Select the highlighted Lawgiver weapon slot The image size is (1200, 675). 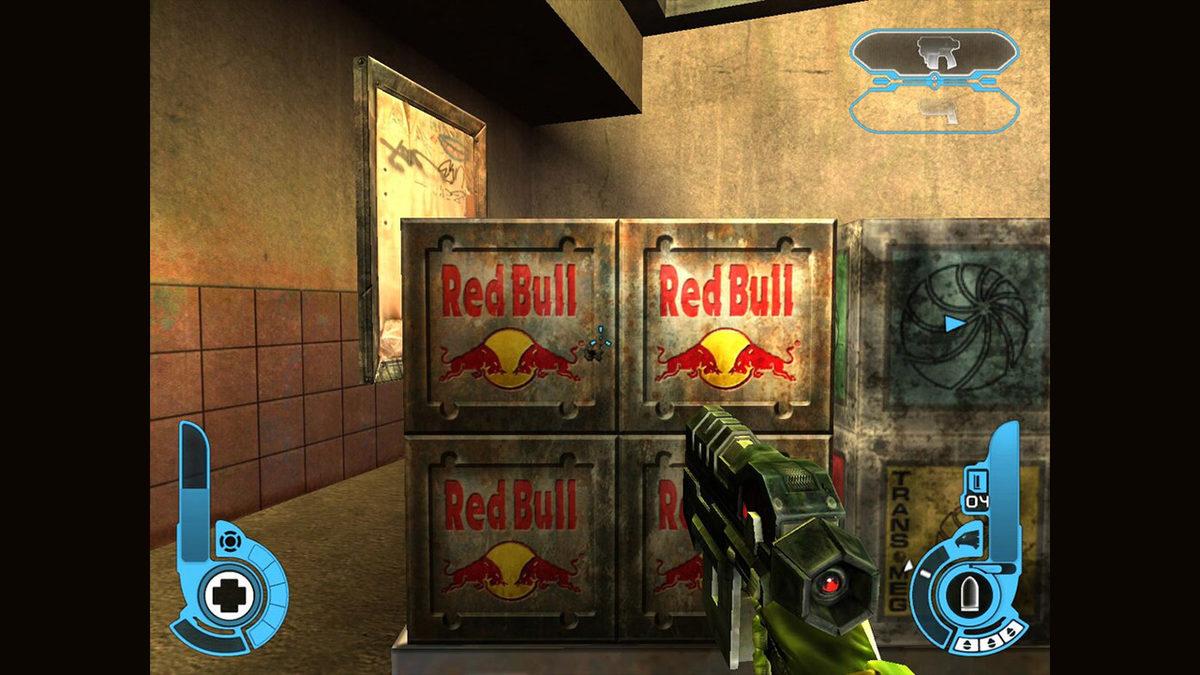934,52
